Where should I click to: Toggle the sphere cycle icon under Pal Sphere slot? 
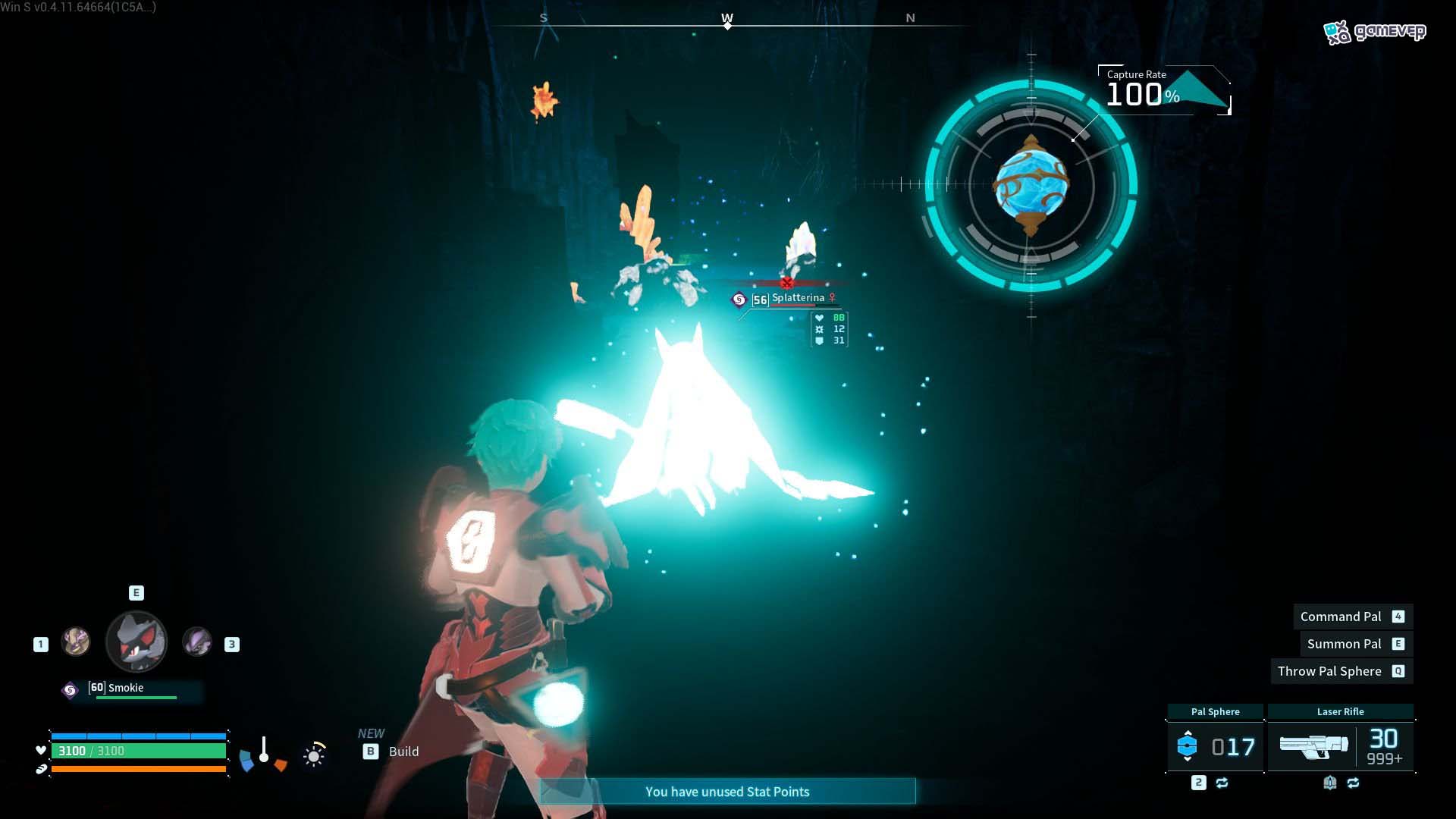click(x=1222, y=783)
